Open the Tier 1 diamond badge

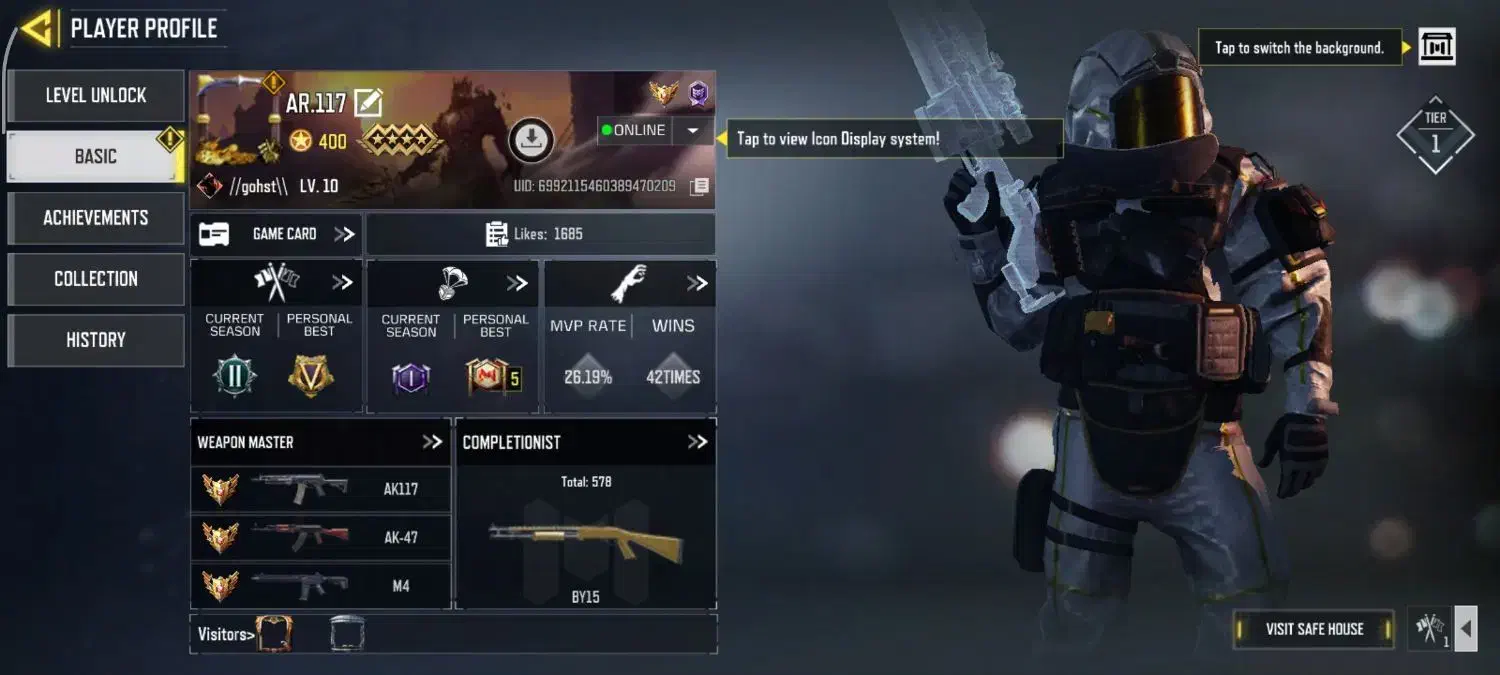coord(1435,136)
